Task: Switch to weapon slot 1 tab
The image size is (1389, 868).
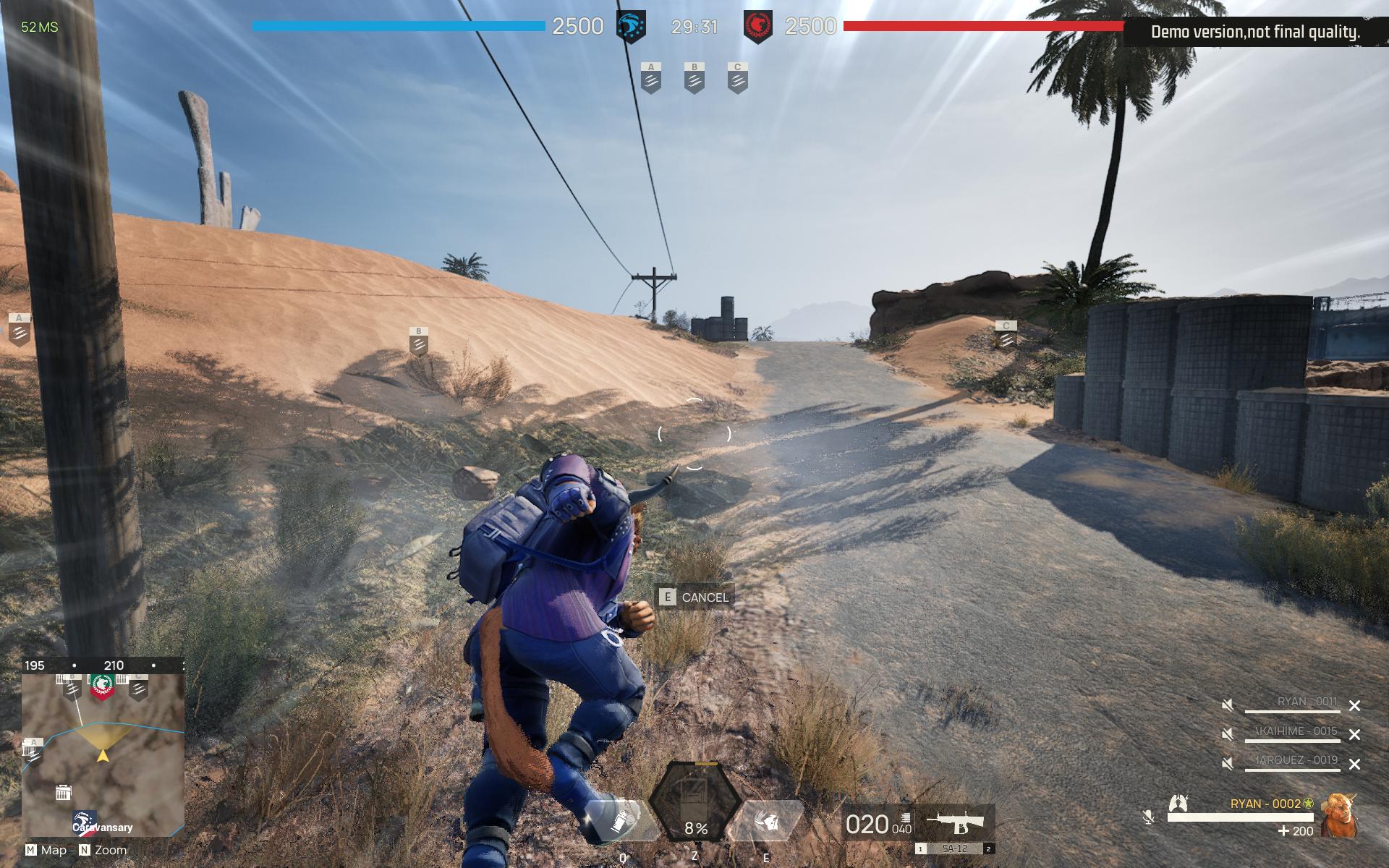Action: point(920,849)
